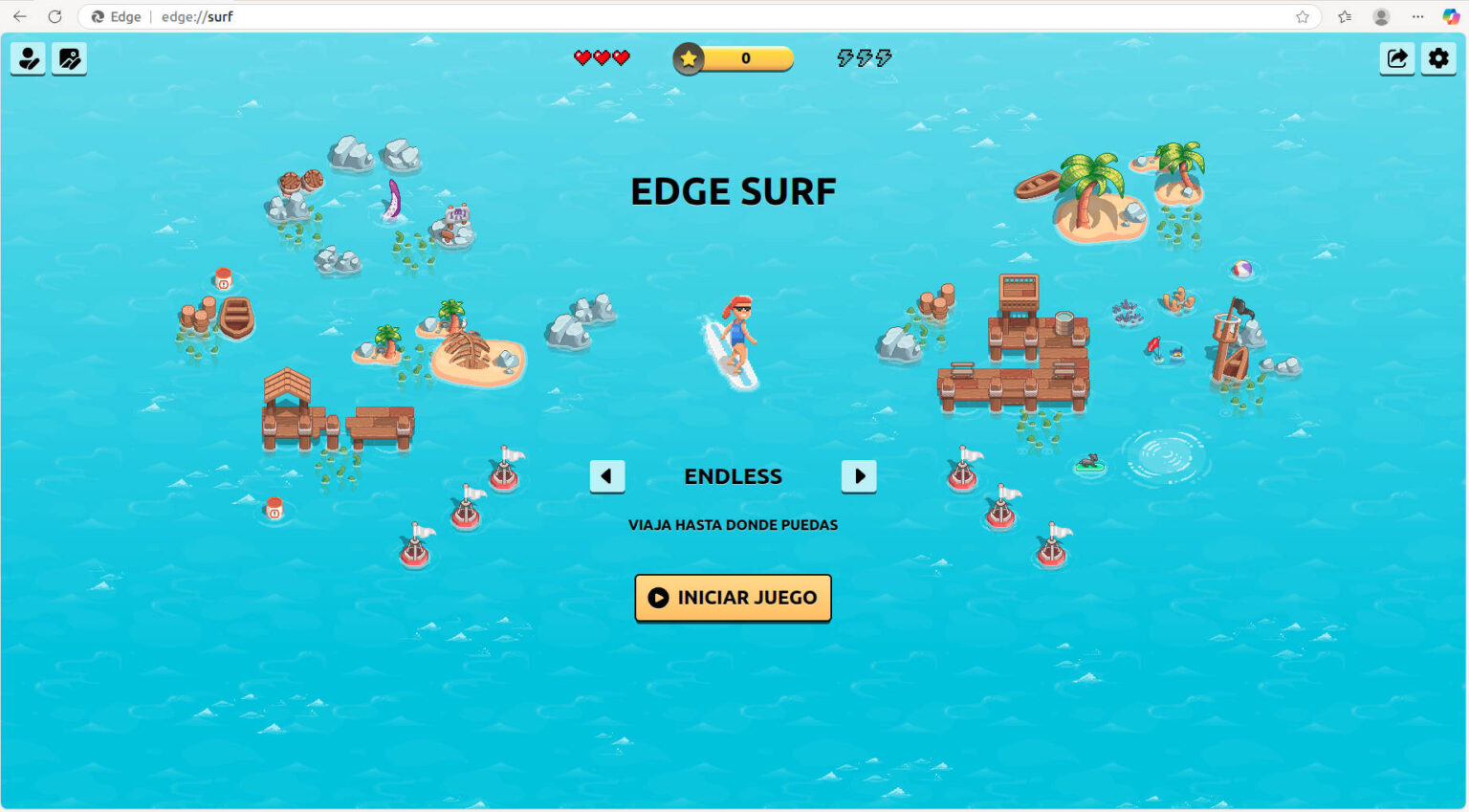The height and width of the screenshot is (812, 1469).
Task: Open the browser ellipsis settings menu
Action: click(x=1415, y=16)
